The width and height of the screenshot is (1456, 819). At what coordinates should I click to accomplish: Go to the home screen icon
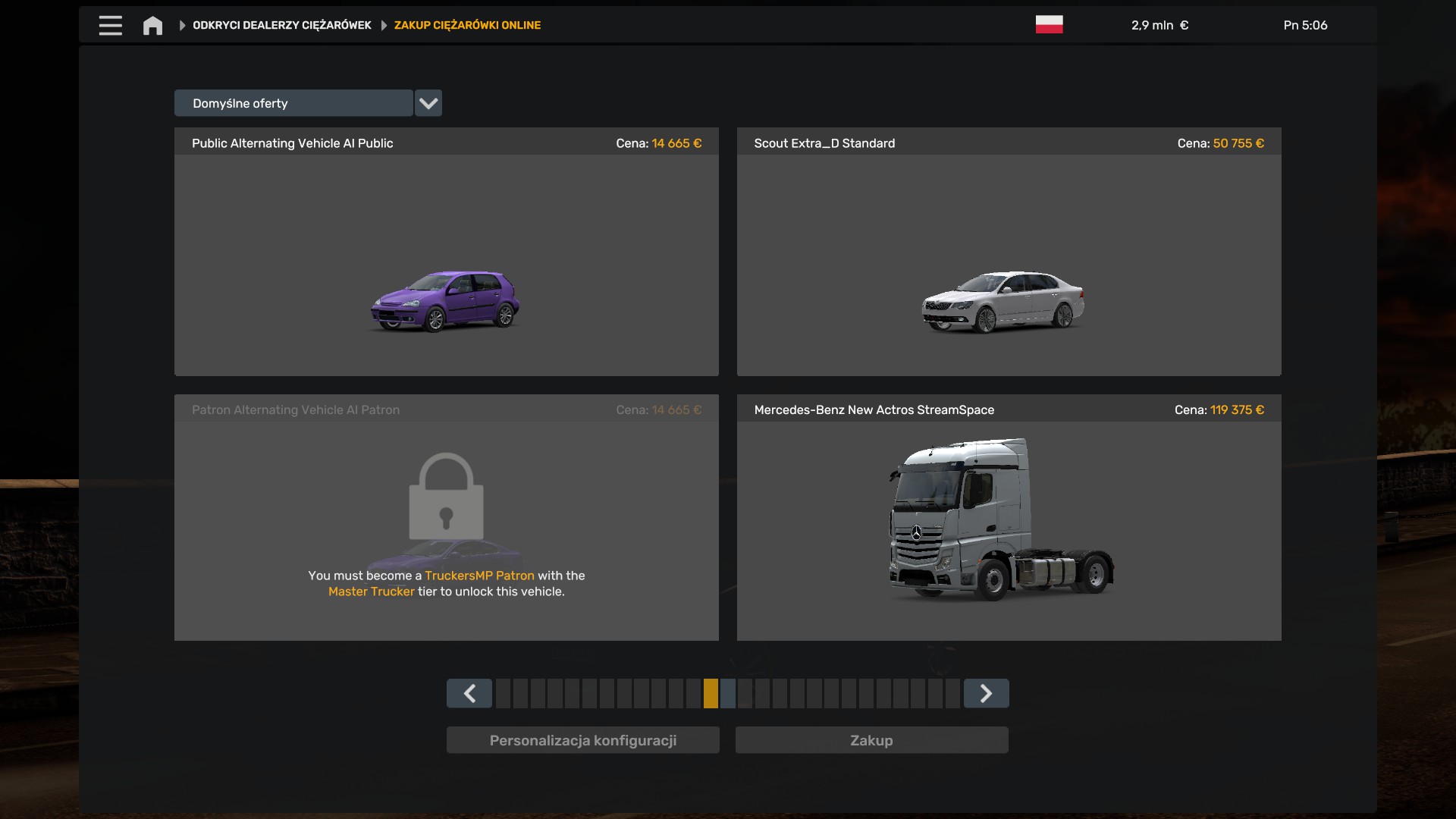tap(152, 26)
